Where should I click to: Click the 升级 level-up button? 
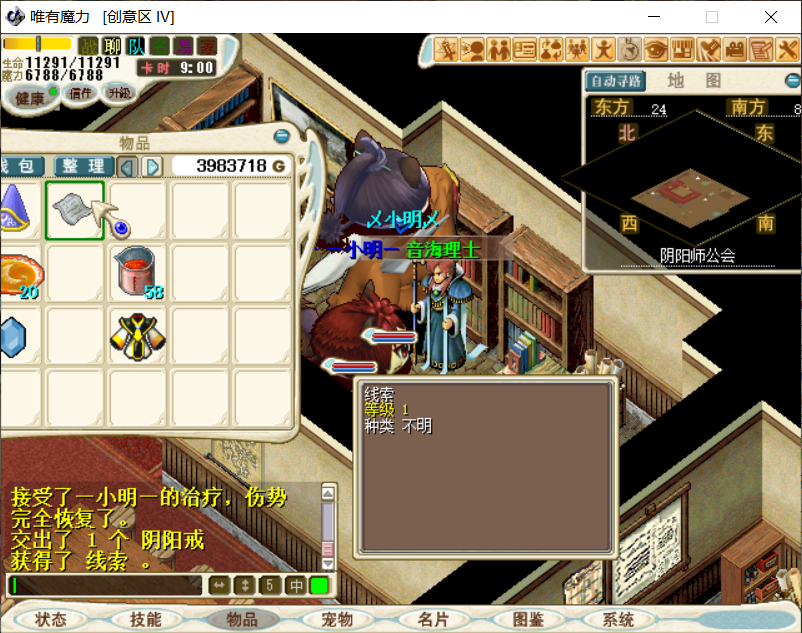[120, 92]
